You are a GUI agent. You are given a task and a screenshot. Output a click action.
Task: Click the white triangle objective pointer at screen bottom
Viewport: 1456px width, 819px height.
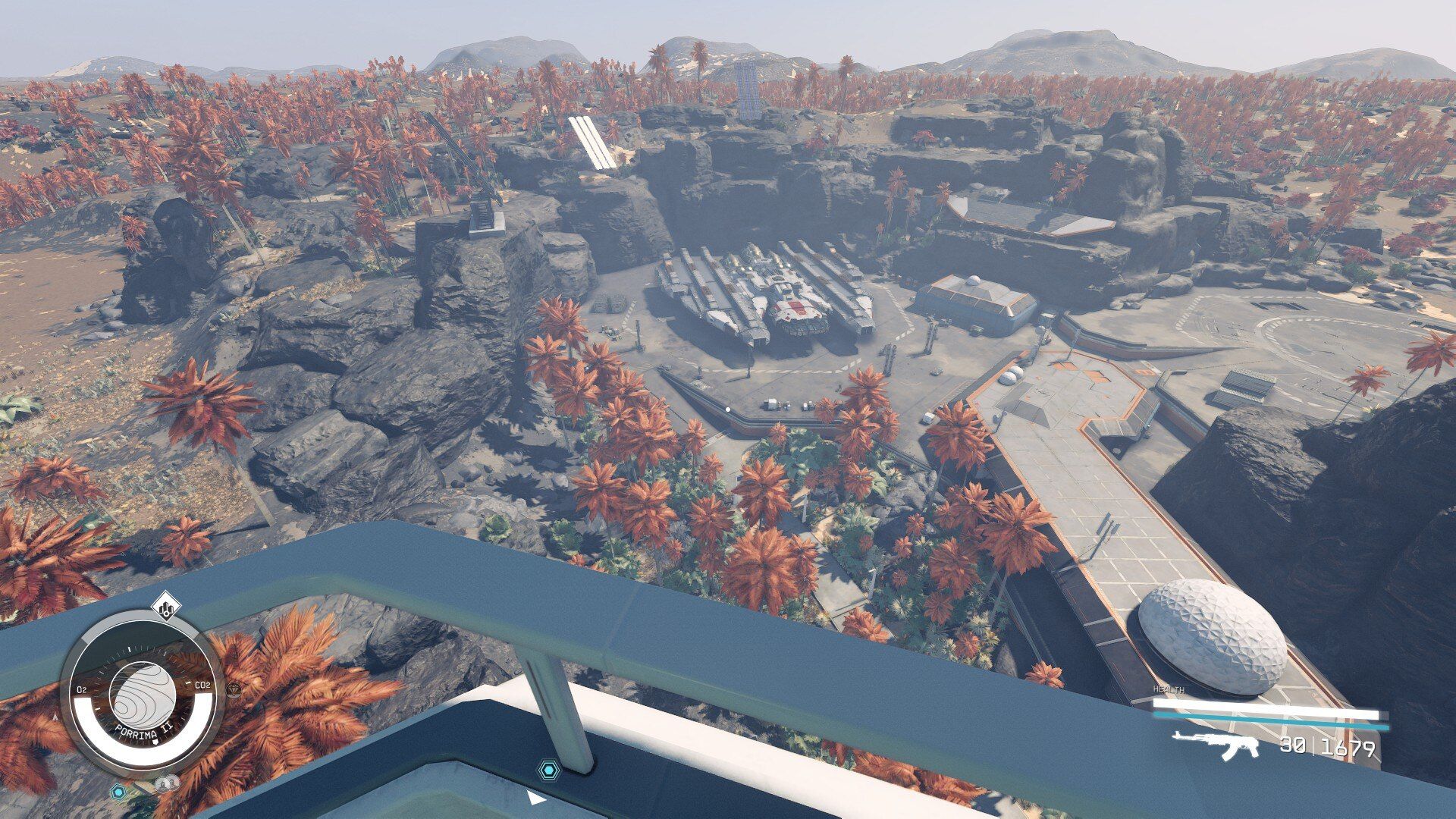(538, 799)
